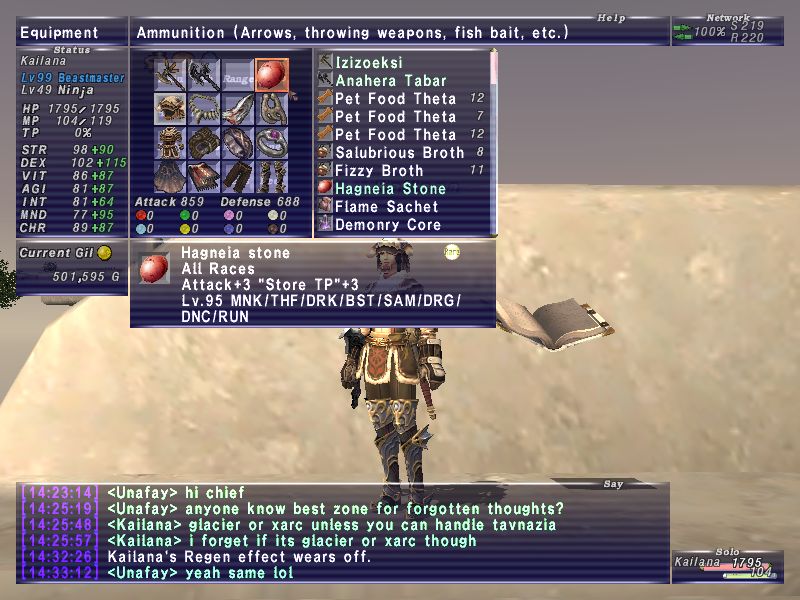Open the empty Range equipment slot
The height and width of the screenshot is (600, 800).
pos(238,74)
